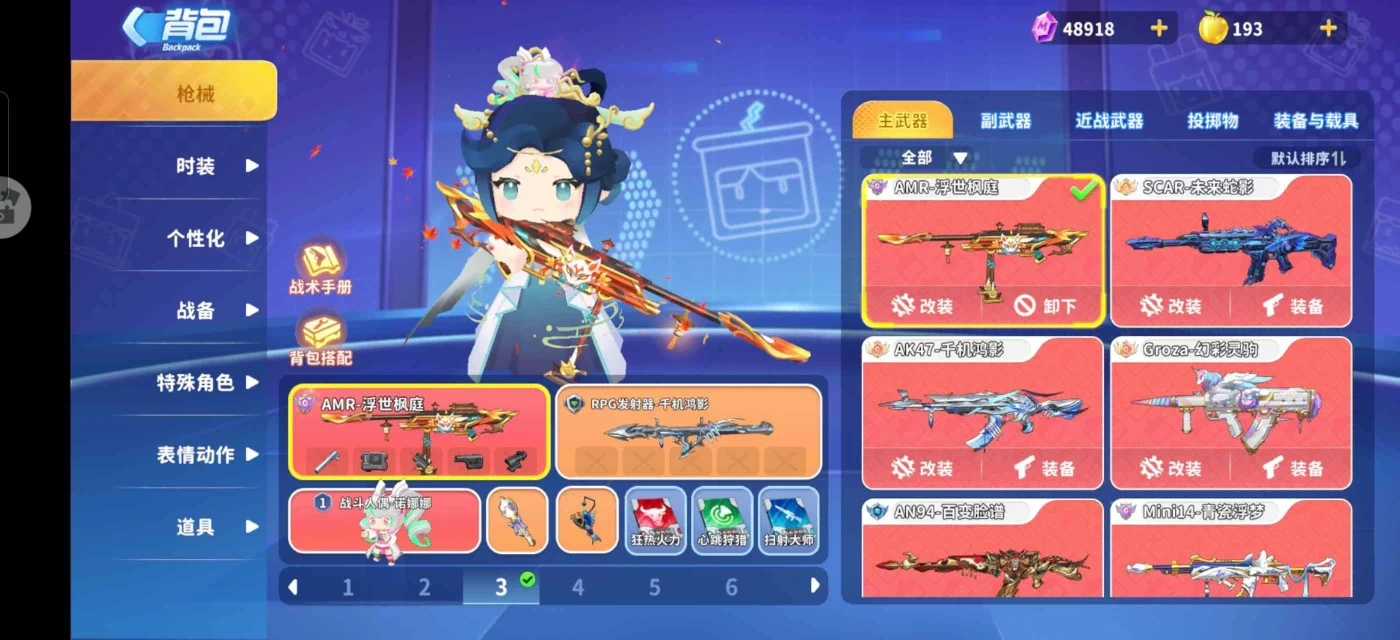The width and height of the screenshot is (1400, 640).
Task: Add more purple gem currency
Action: [1159, 28]
